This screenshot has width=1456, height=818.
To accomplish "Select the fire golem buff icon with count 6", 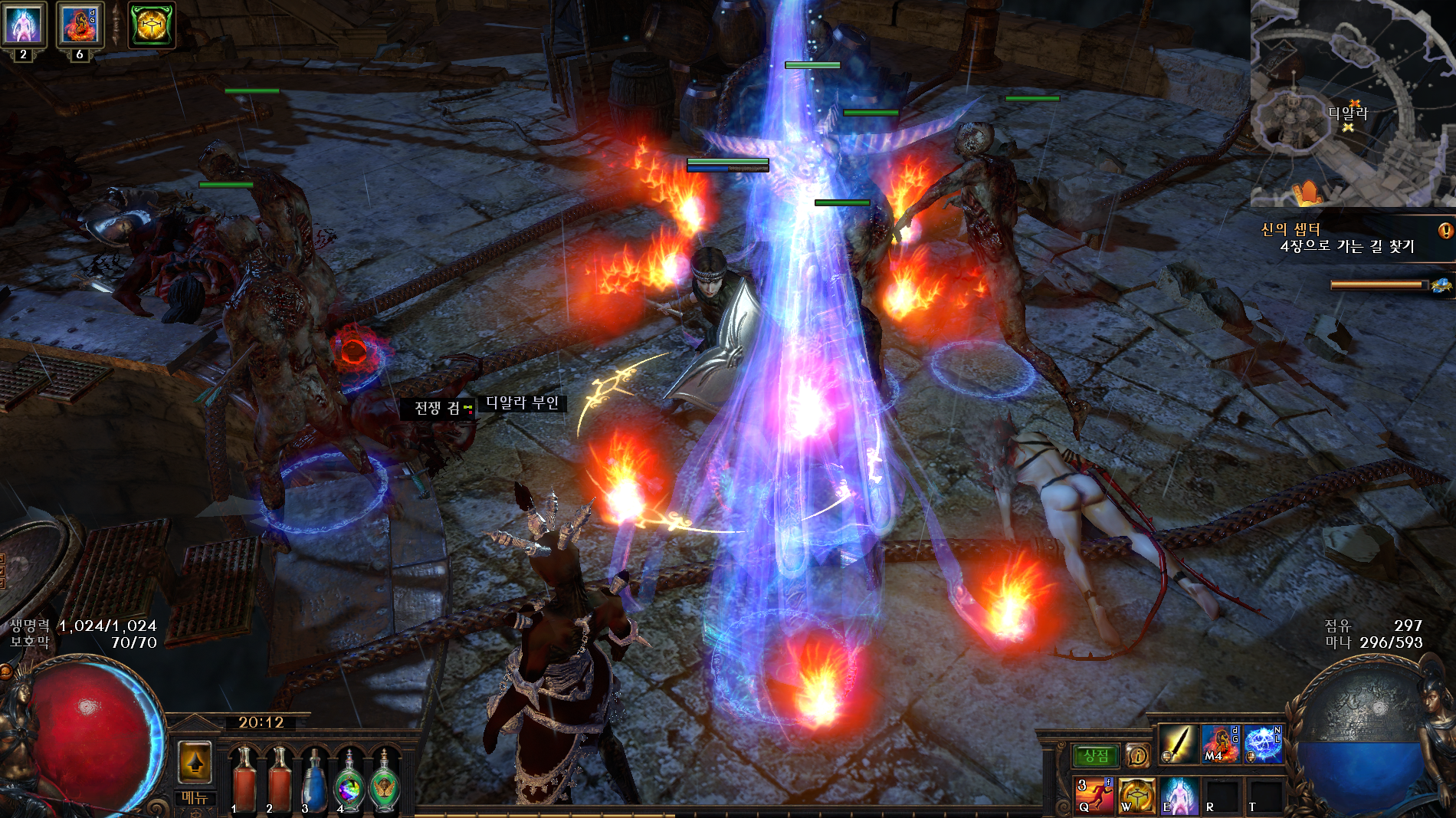I will (x=80, y=25).
